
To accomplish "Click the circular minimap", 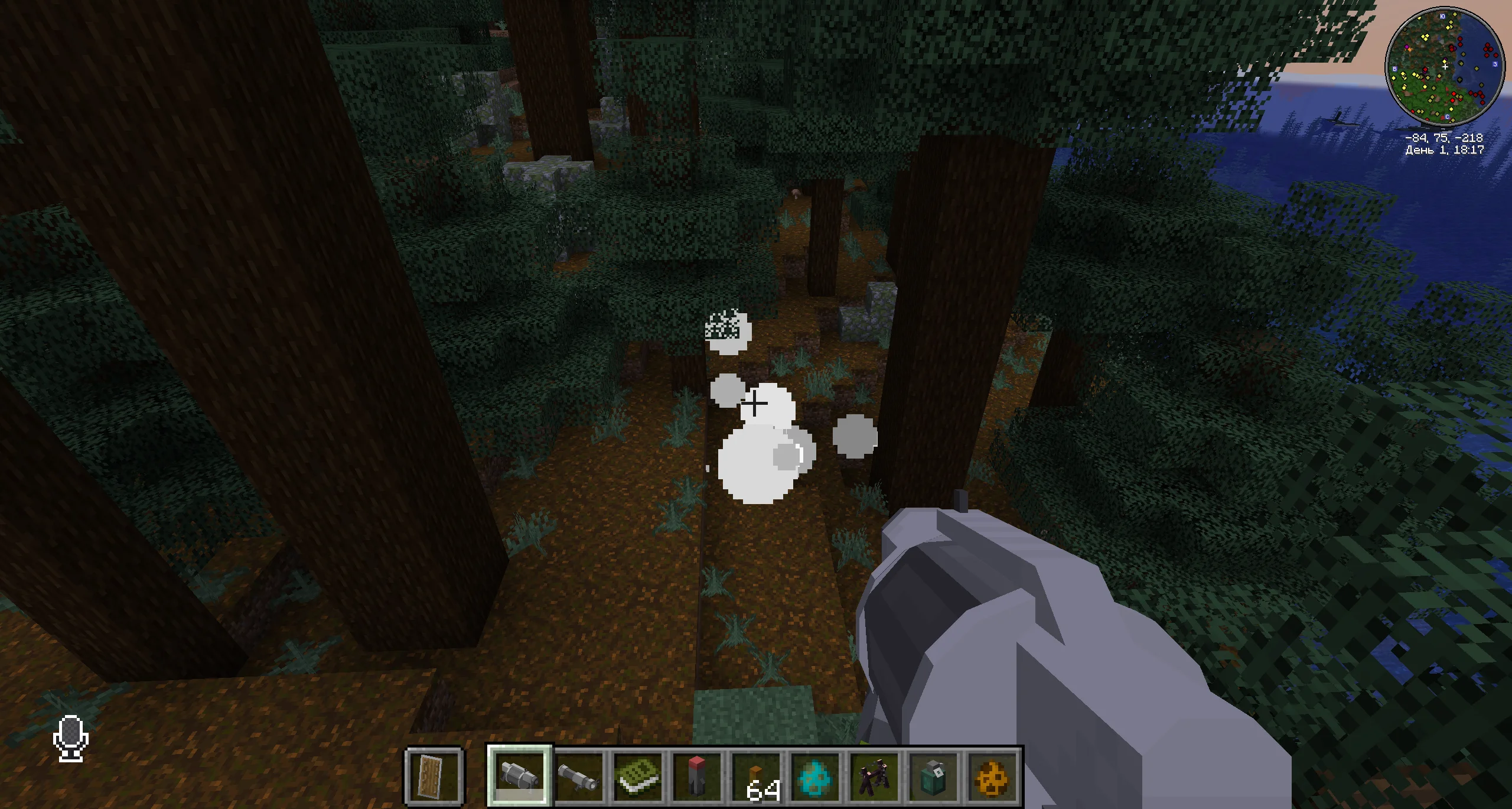I will tap(1444, 66).
